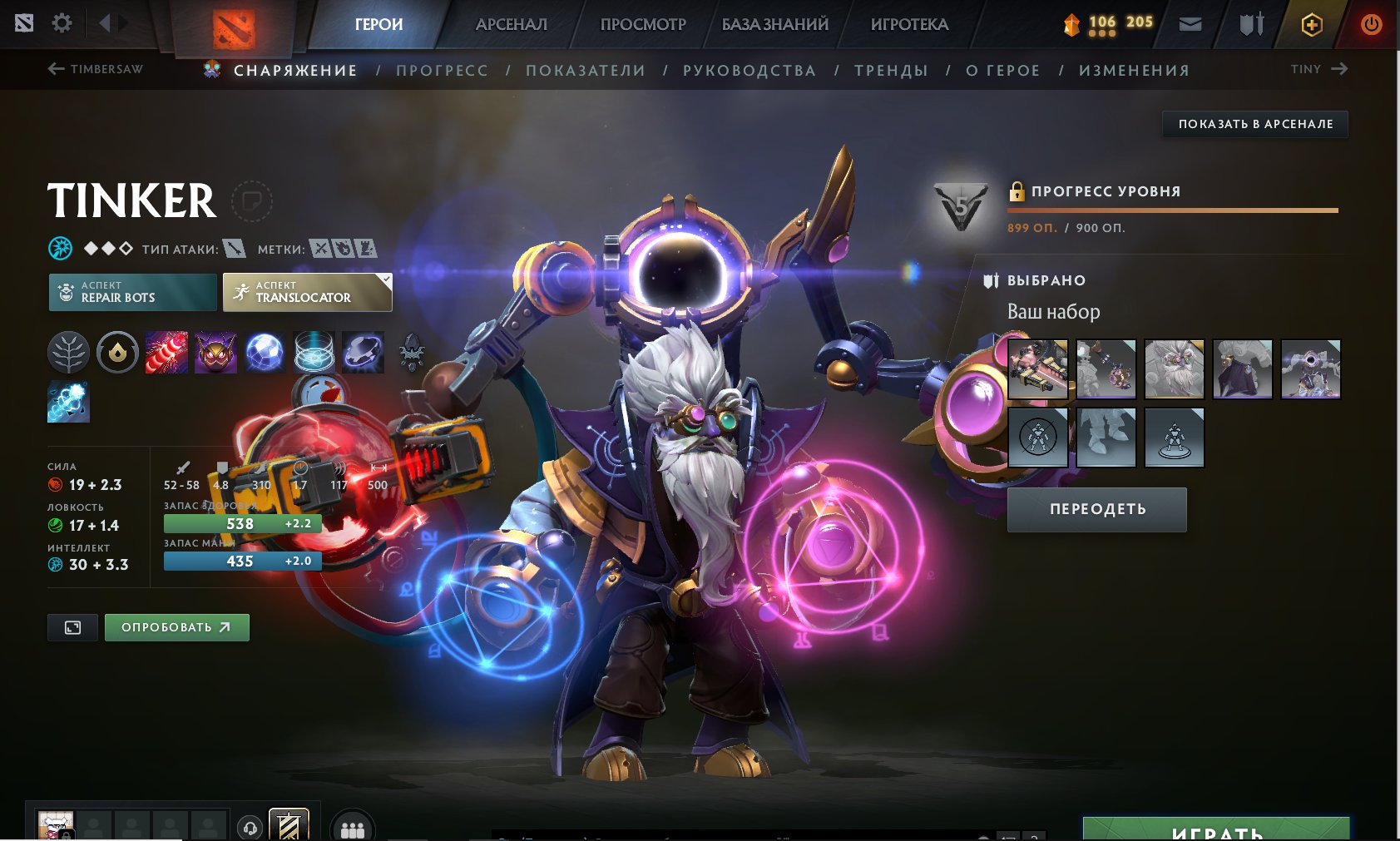This screenshot has height=841, width=1400.
Task: Select the Repair Bots aspect
Action: [131, 292]
